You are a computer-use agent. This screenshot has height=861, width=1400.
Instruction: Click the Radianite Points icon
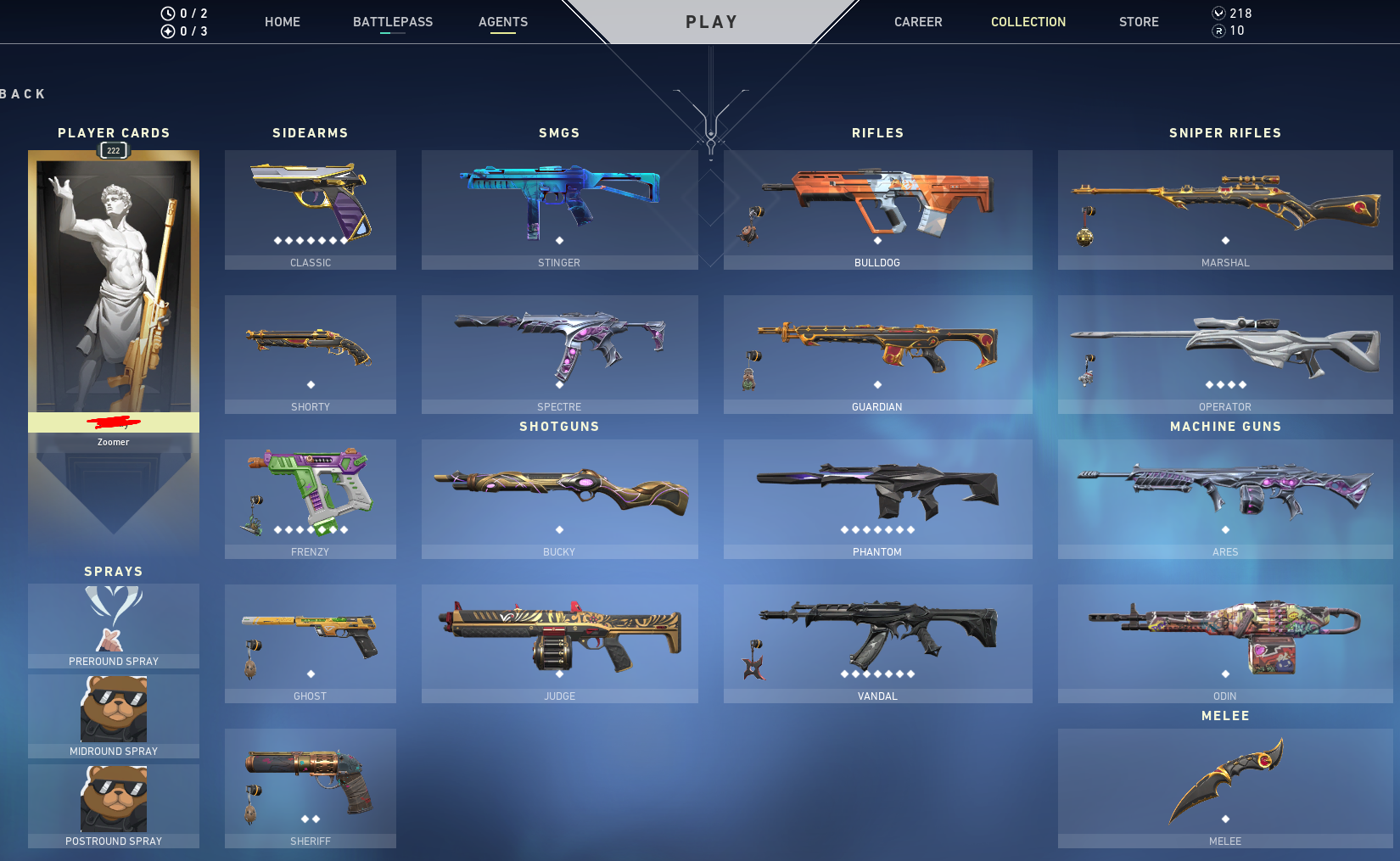click(1217, 33)
